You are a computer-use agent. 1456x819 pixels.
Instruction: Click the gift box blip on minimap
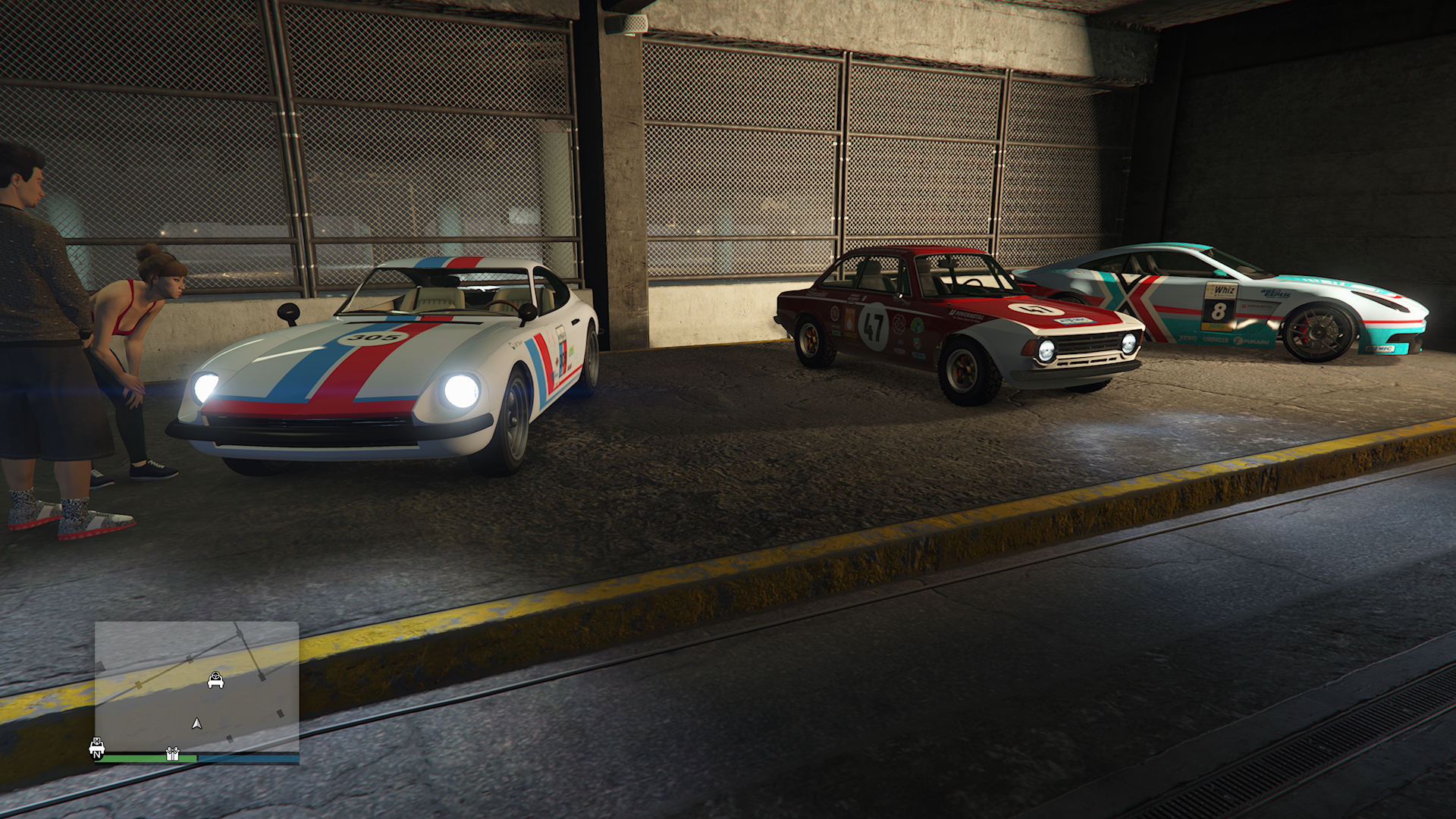(172, 754)
